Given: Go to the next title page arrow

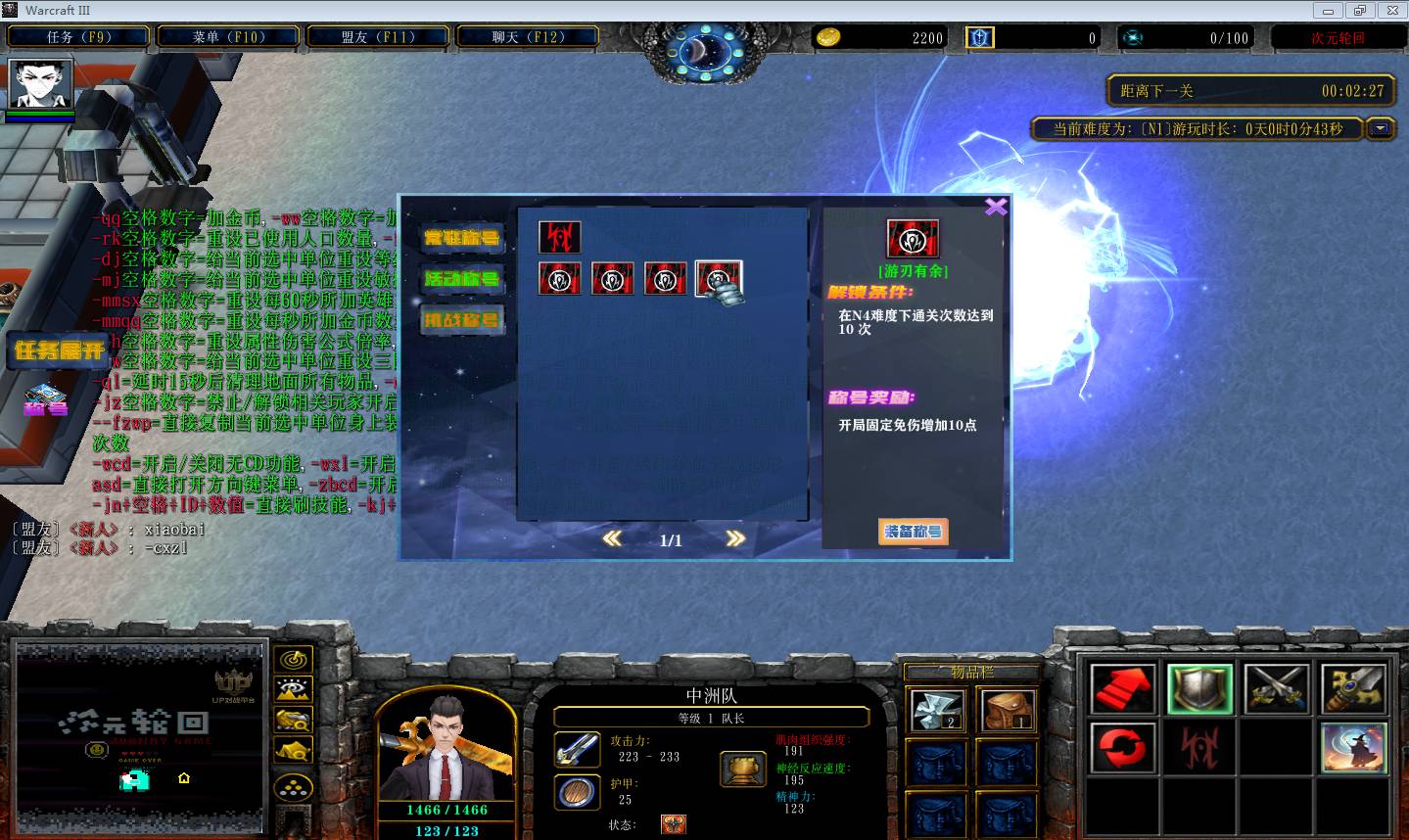Looking at the screenshot, I should pos(735,538).
